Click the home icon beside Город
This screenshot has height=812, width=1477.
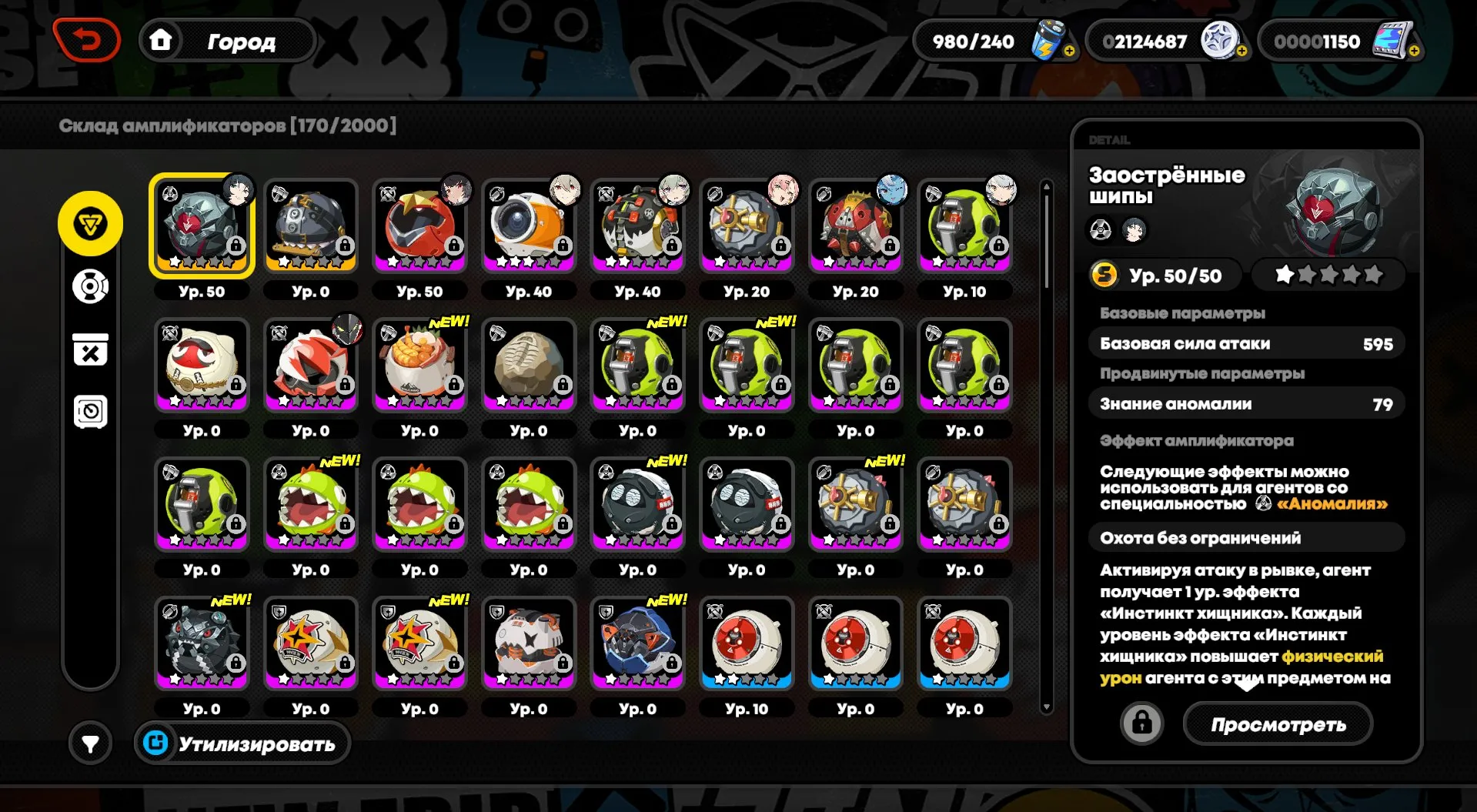[x=162, y=41]
